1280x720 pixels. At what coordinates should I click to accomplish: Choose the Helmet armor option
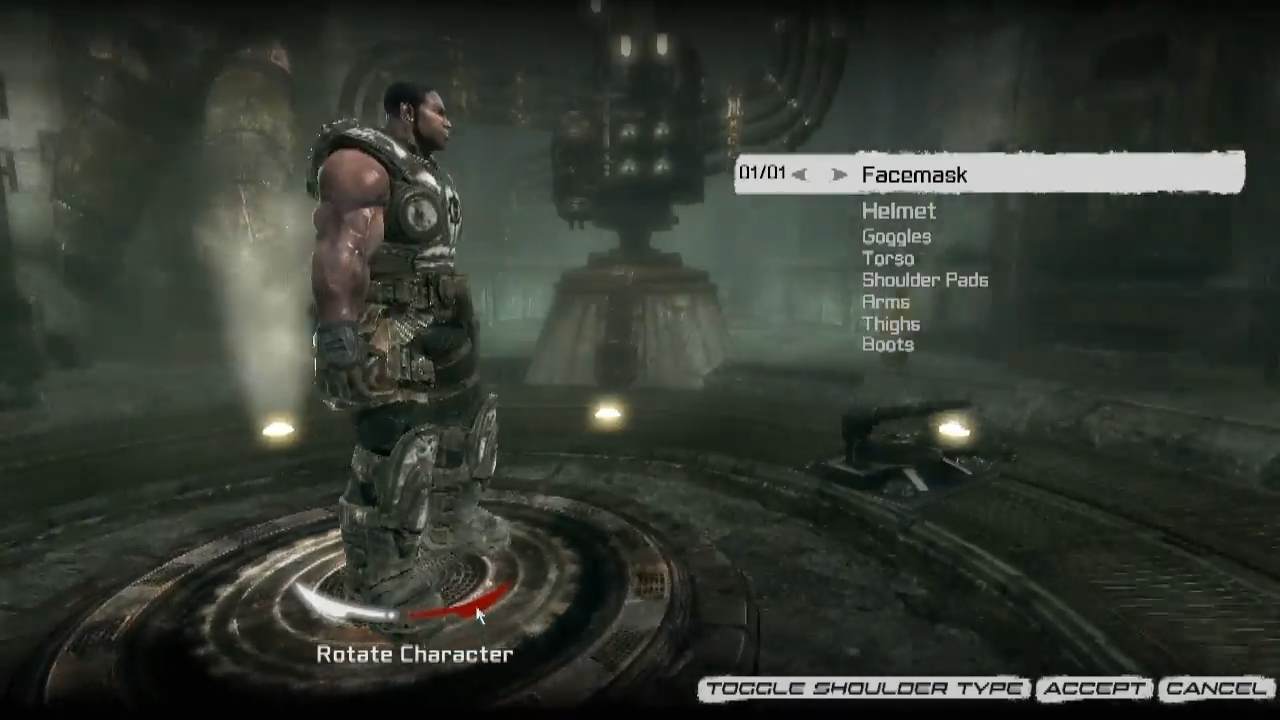click(898, 211)
